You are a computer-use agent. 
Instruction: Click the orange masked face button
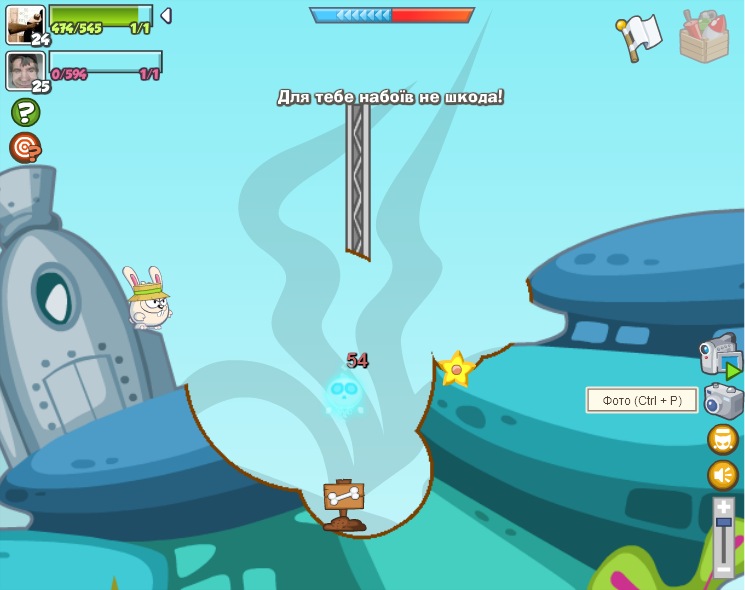pos(722,439)
